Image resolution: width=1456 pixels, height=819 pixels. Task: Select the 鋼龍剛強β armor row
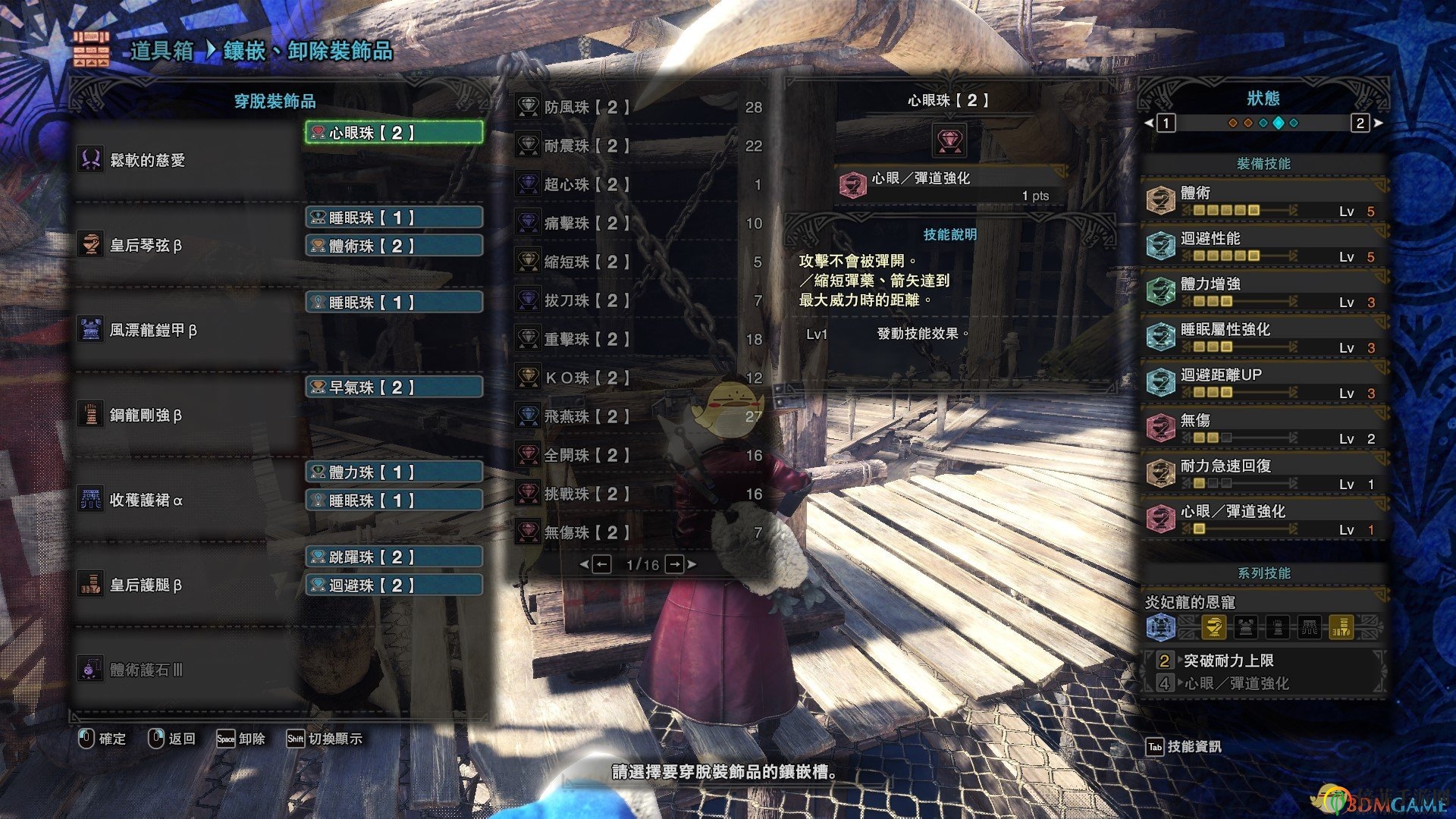(186, 415)
